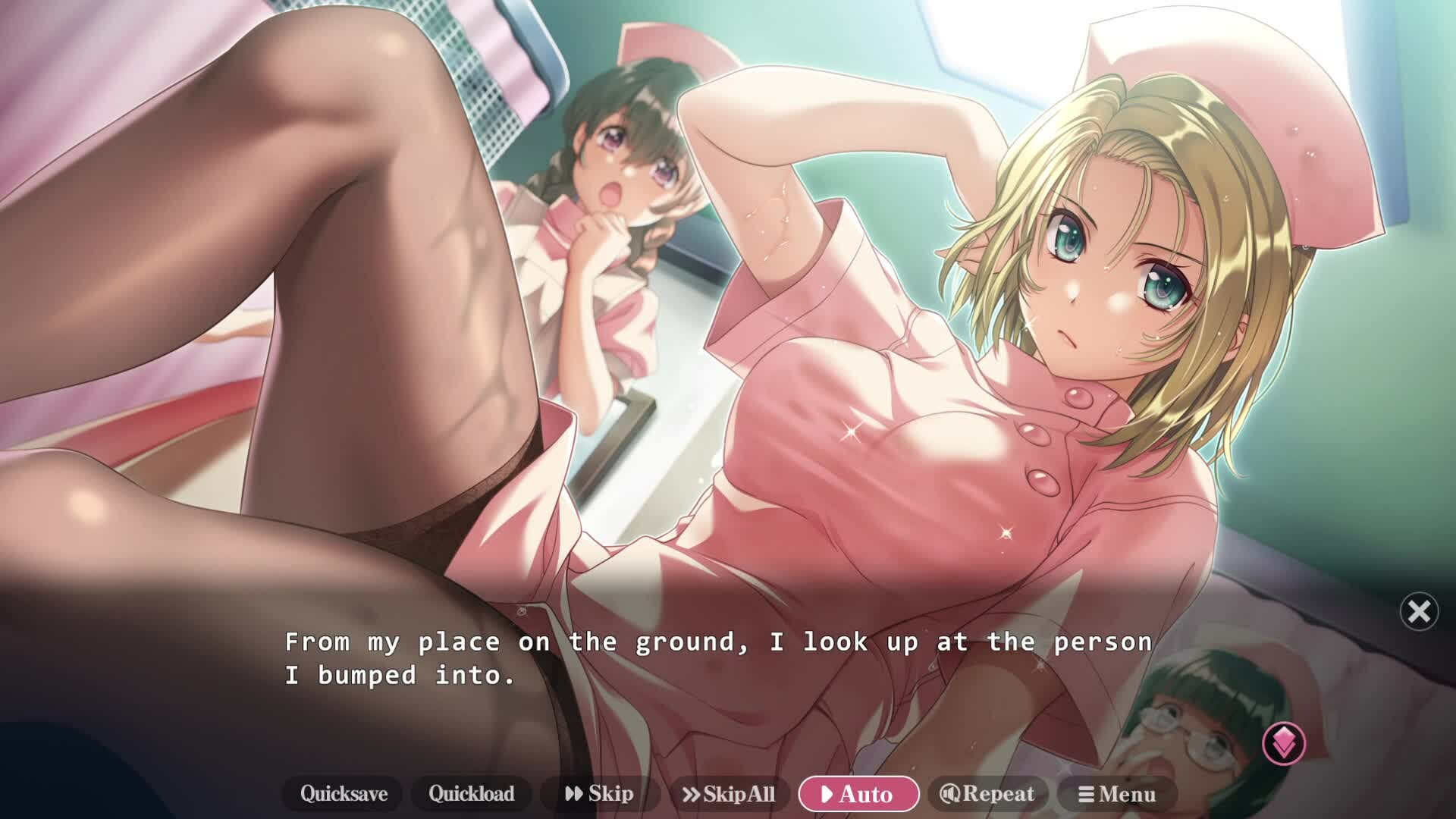Load the last quicksave with Quickload

pos(471,794)
